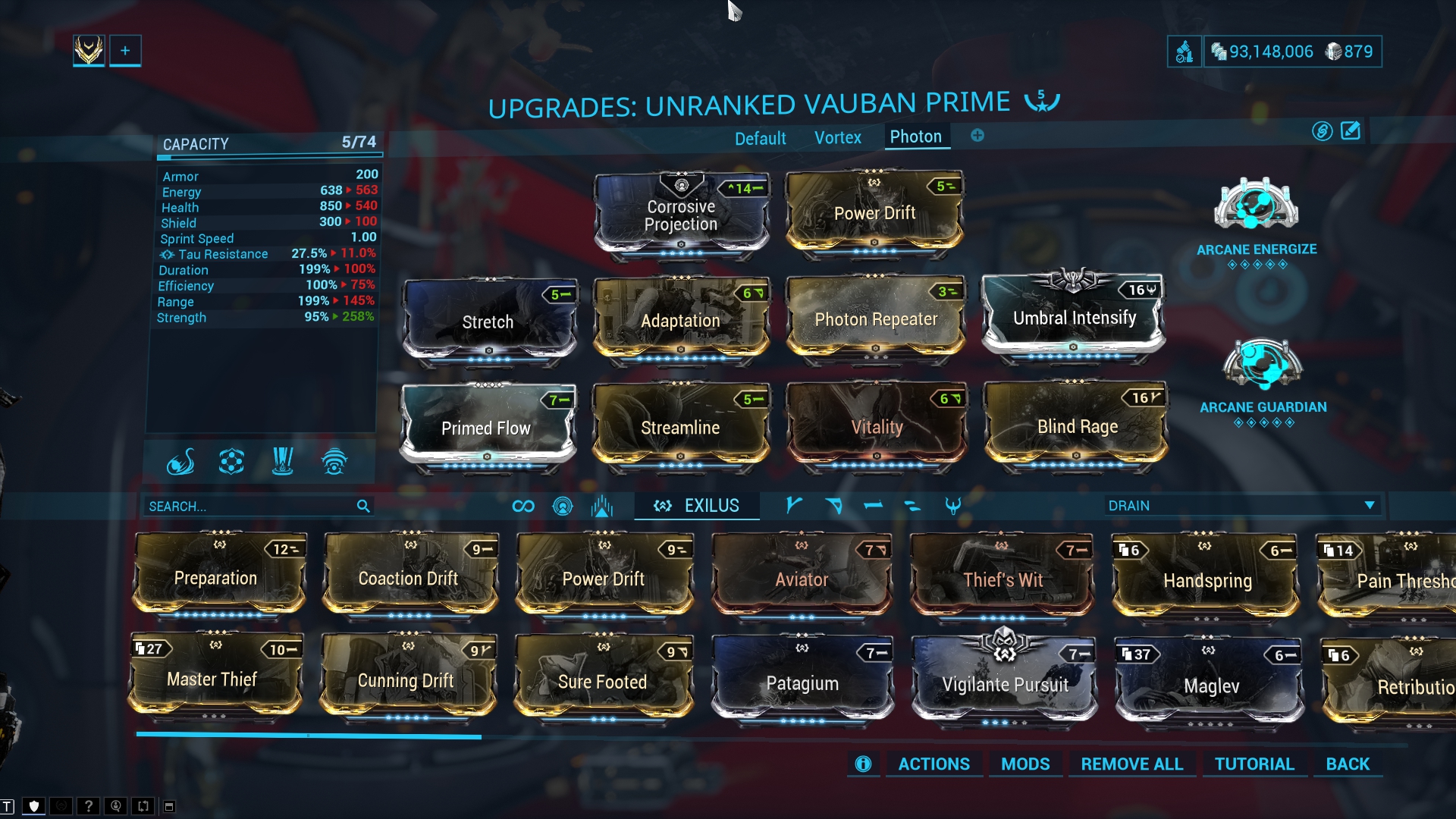The height and width of the screenshot is (819, 1456).
Task: Pick the equipped Blind Rage mod
Action: [1077, 427]
